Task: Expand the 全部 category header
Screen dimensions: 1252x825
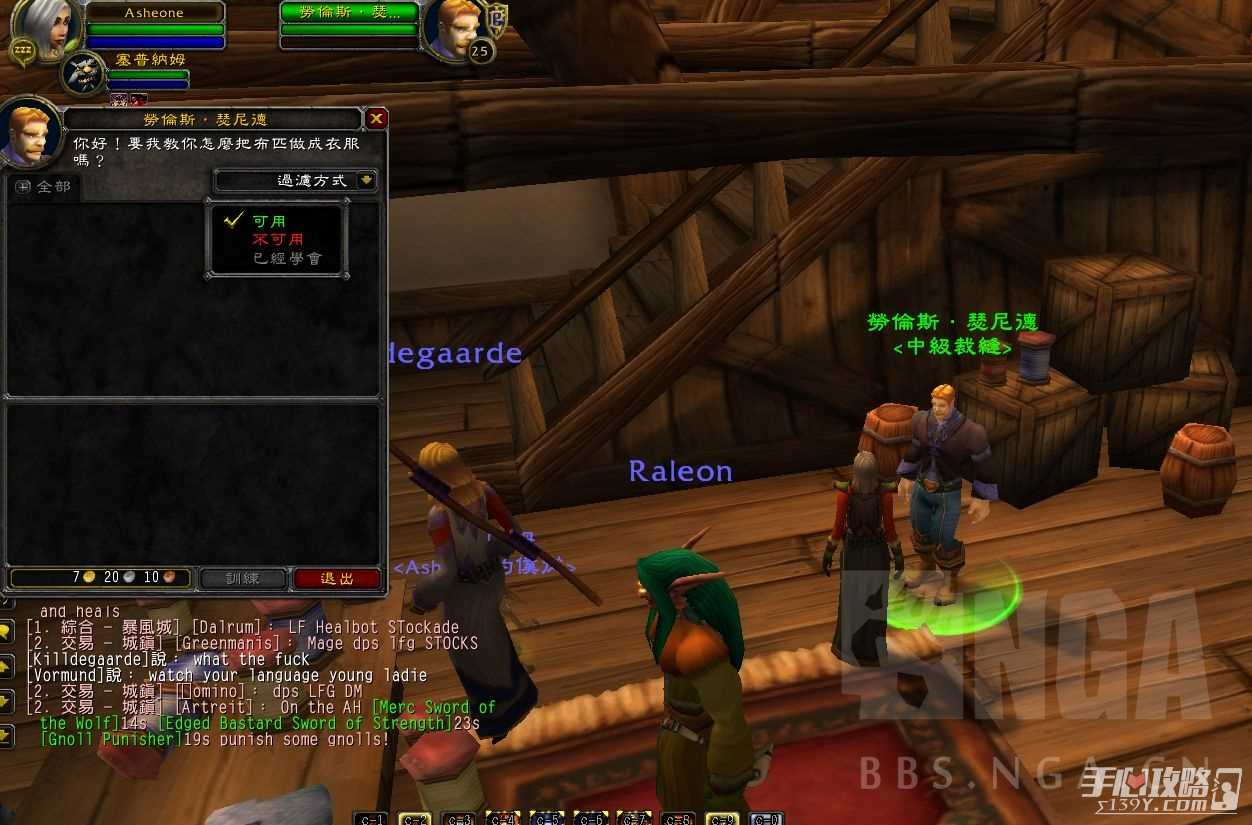Action: point(24,187)
